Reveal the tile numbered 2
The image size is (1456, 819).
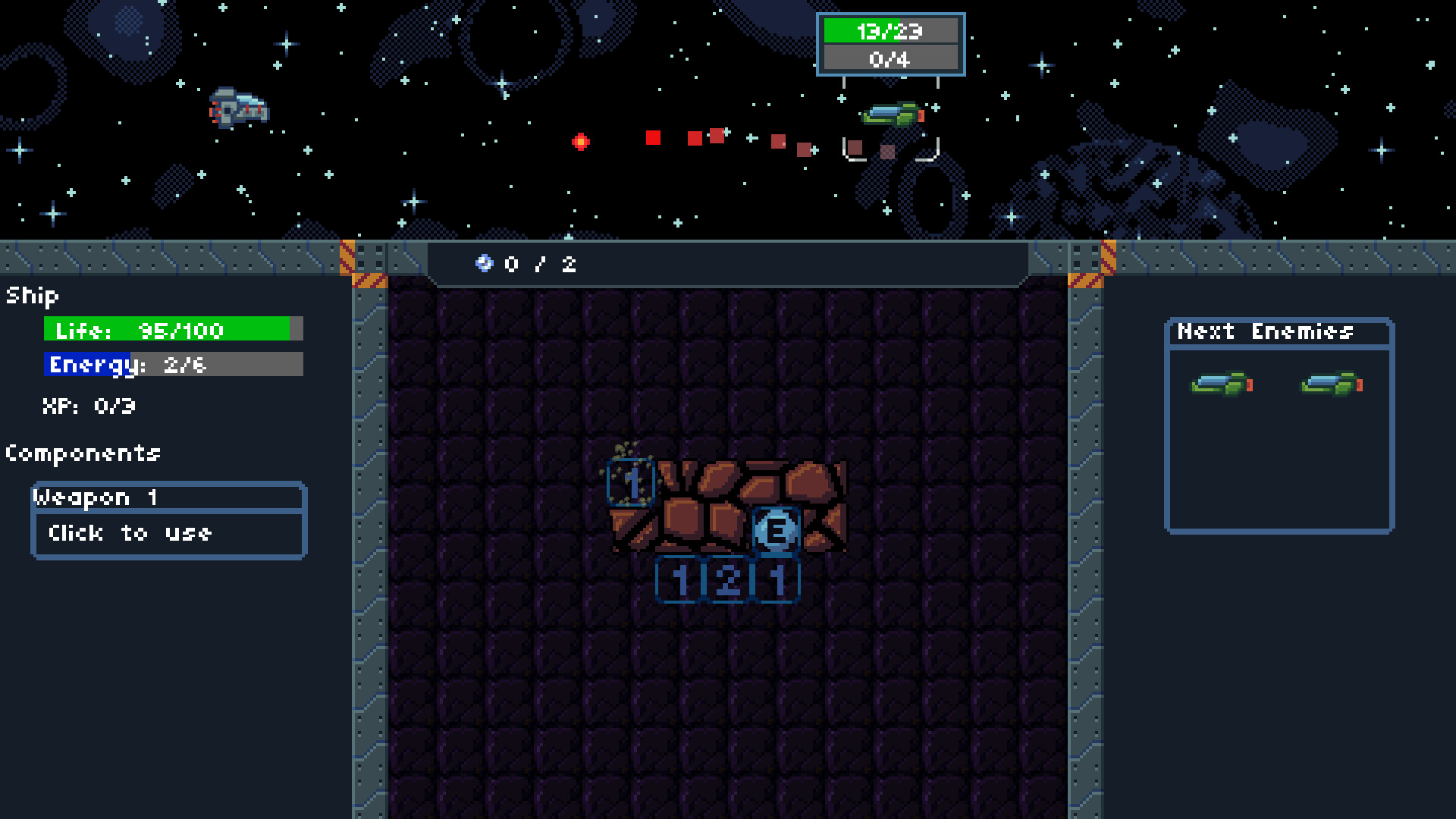point(726,580)
